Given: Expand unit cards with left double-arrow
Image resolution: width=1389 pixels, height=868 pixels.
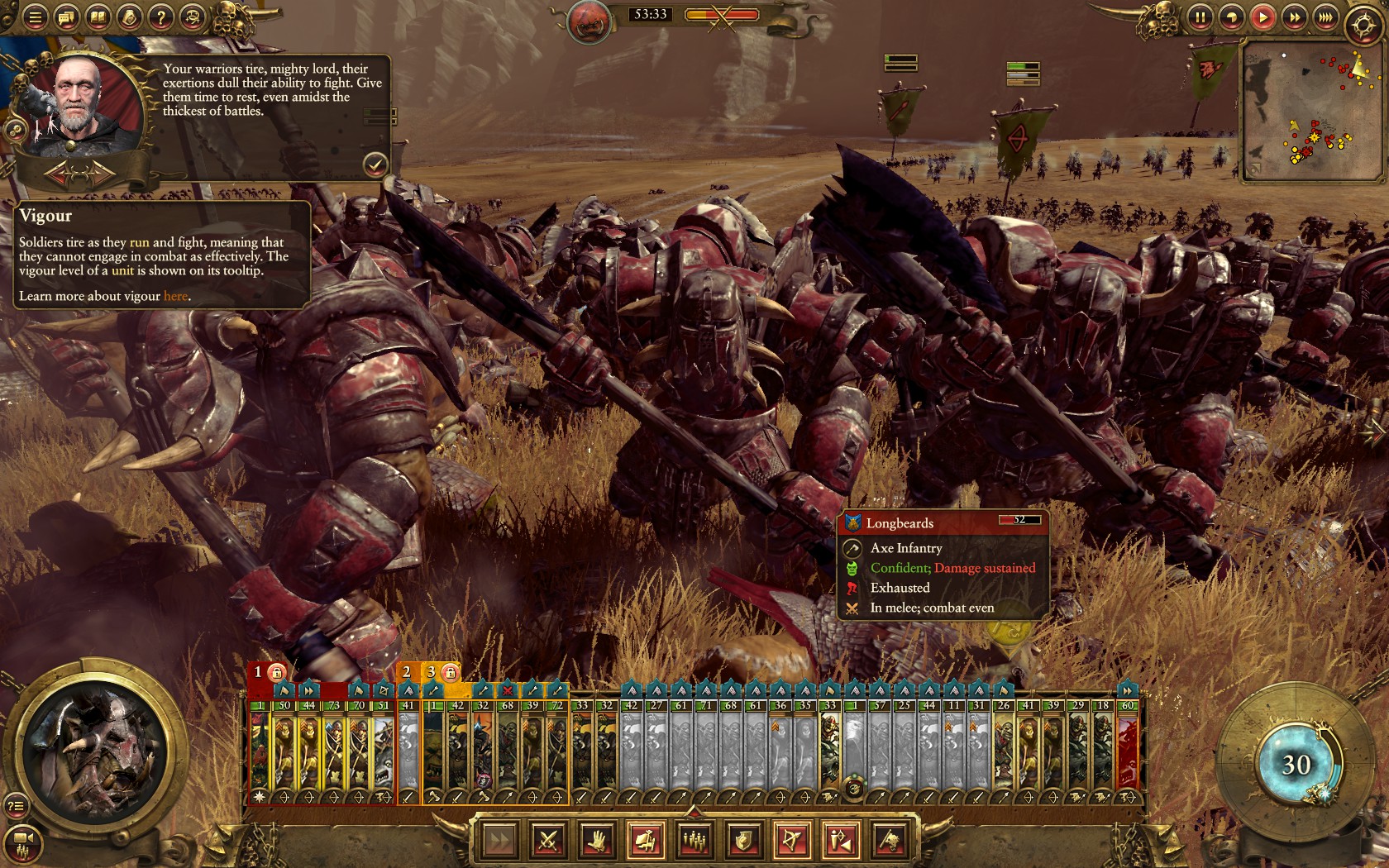Looking at the screenshot, I should click(308, 690).
